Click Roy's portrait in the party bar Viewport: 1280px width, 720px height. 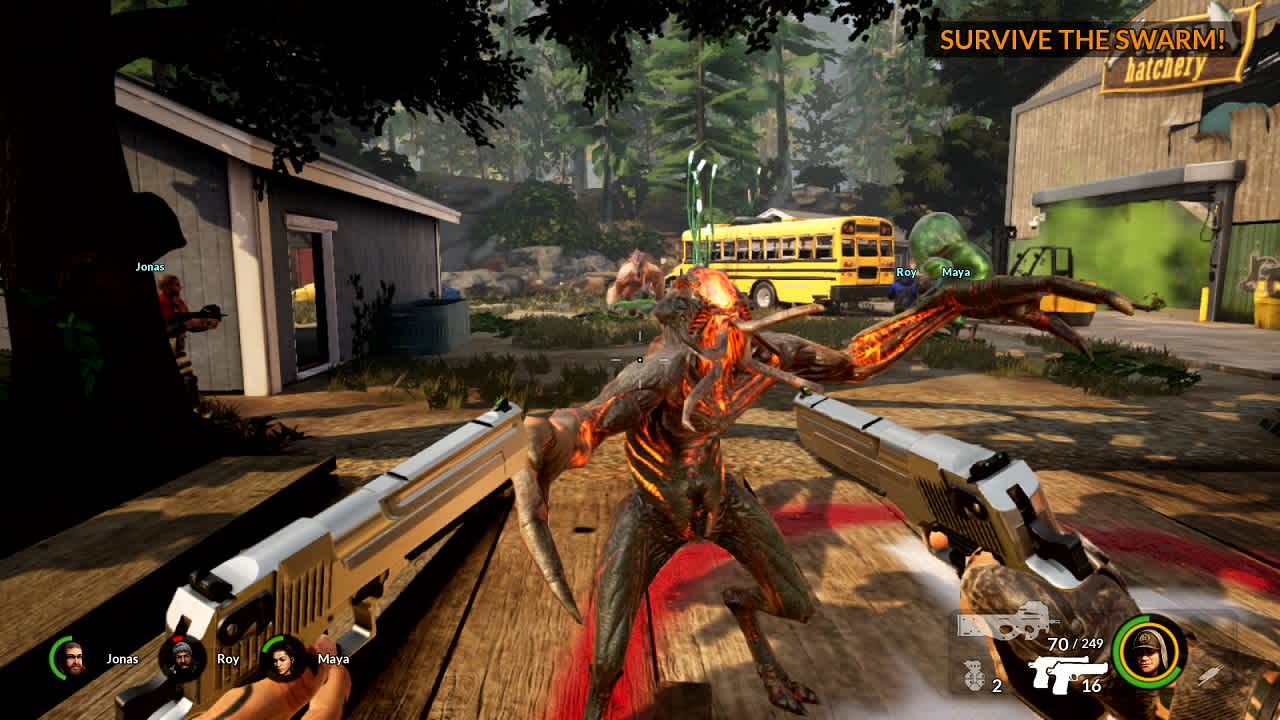coord(183,657)
